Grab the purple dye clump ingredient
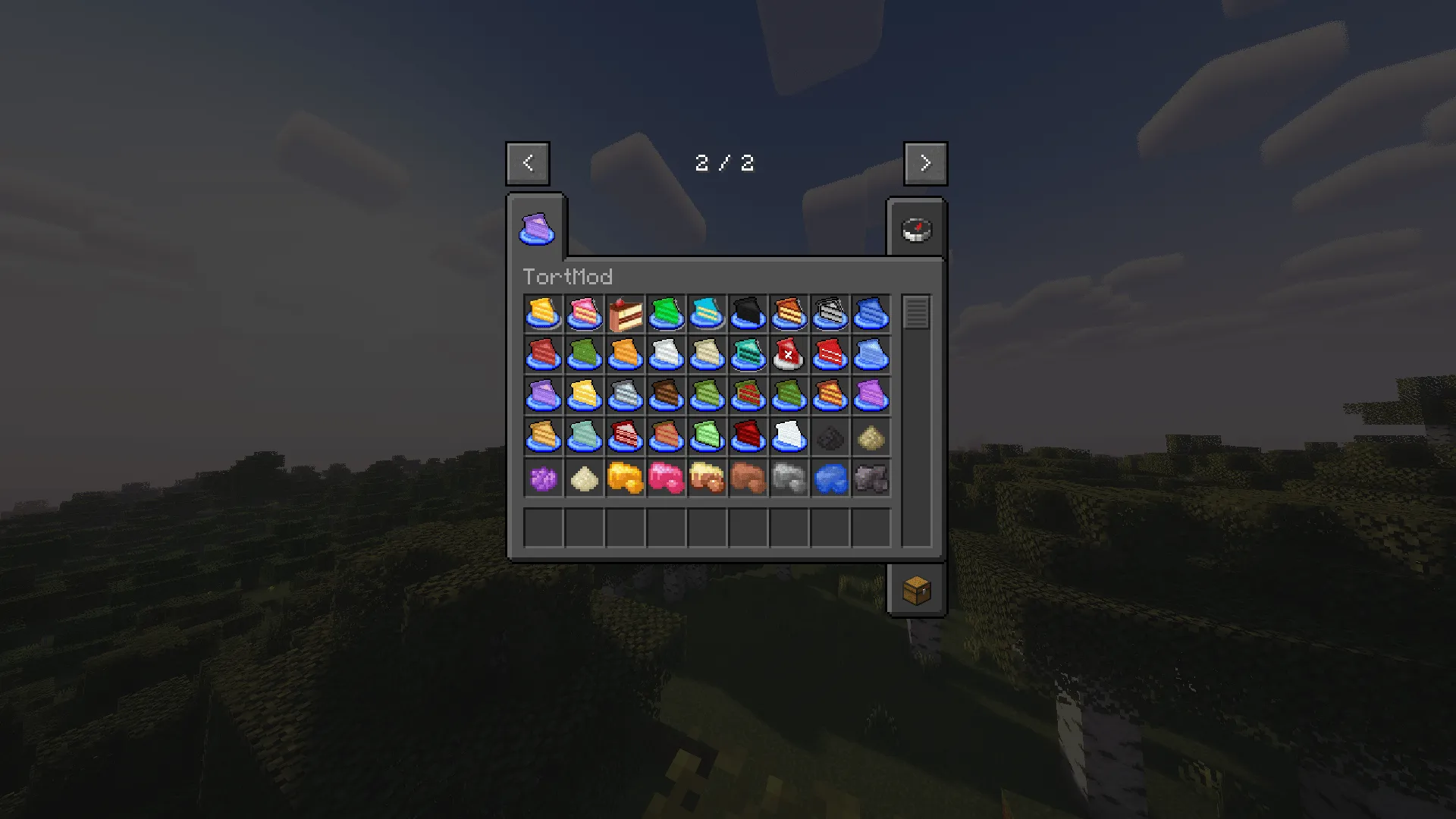This screenshot has height=819, width=1456. (x=541, y=479)
